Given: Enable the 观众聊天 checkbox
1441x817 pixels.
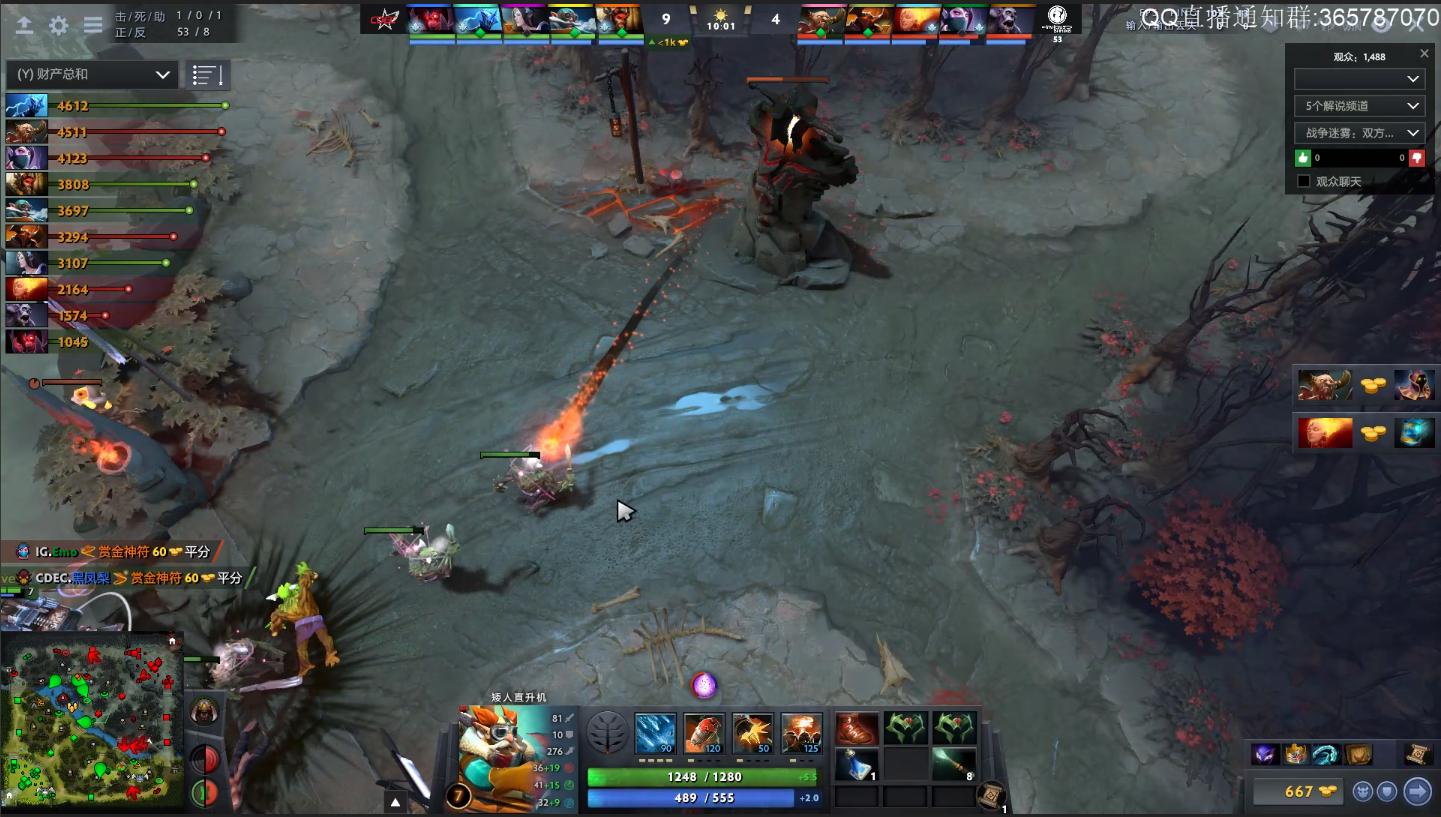Looking at the screenshot, I should tap(1305, 180).
